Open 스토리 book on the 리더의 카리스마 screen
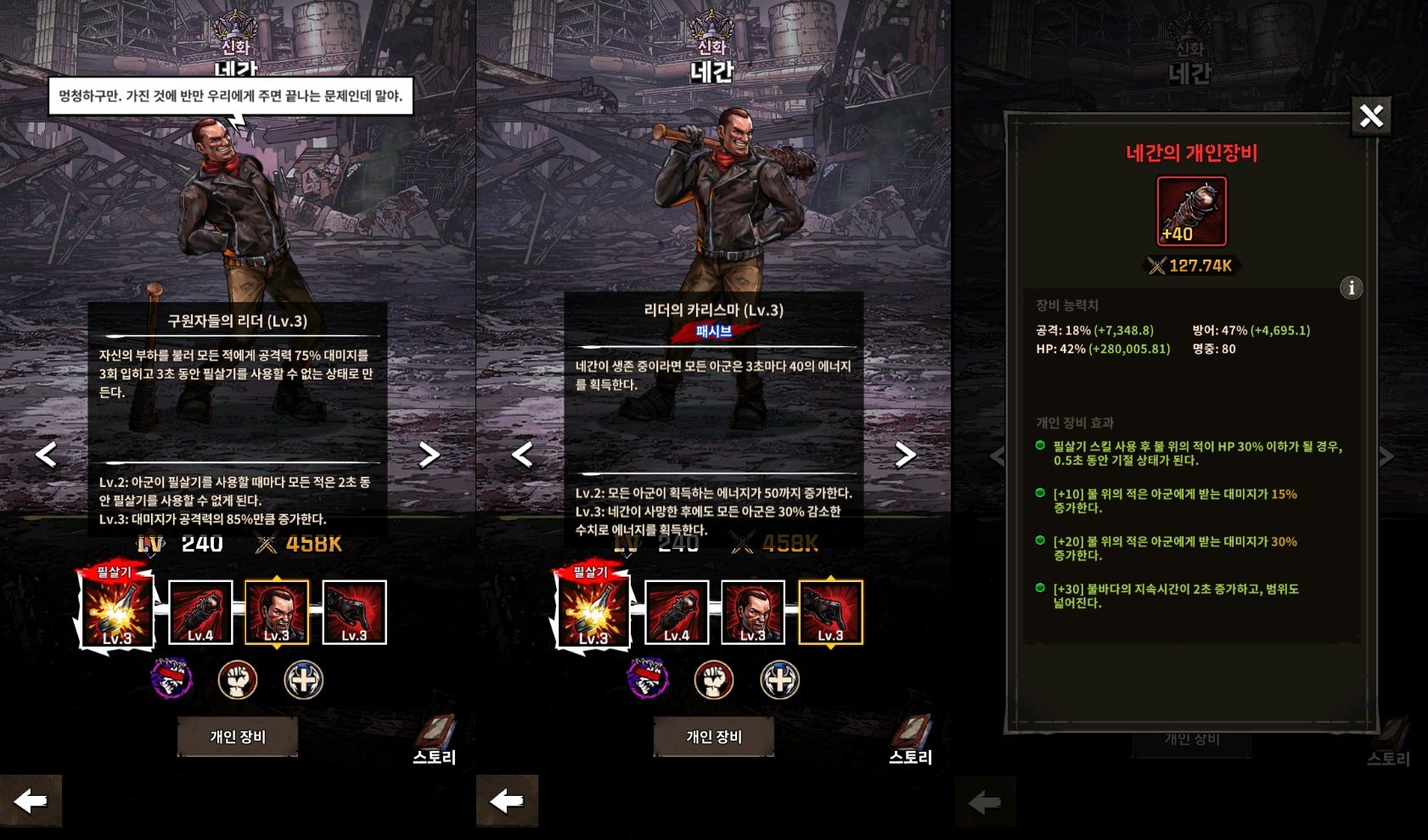 tap(910, 740)
